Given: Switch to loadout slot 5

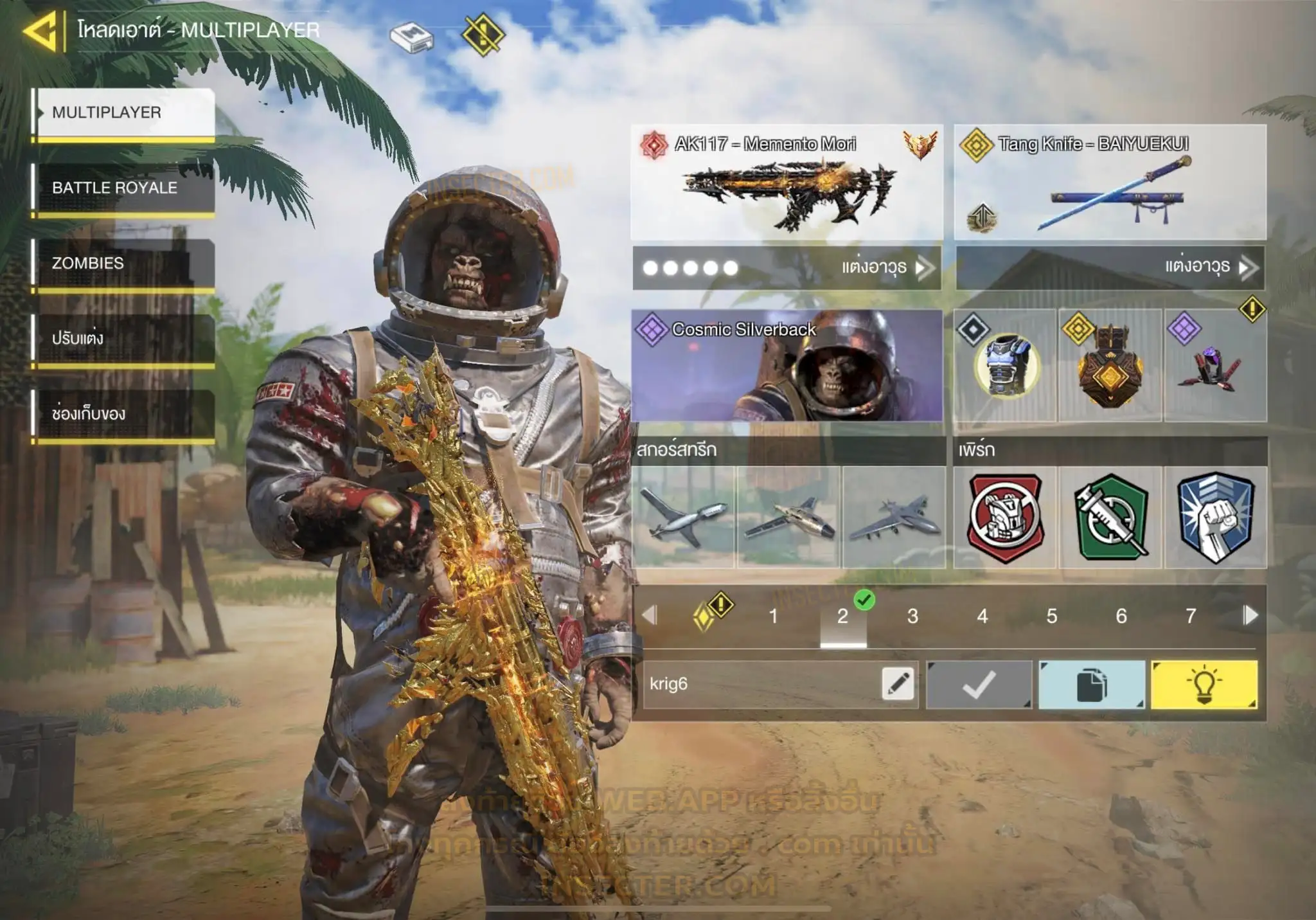Looking at the screenshot, I should (x=1051, y=616).
